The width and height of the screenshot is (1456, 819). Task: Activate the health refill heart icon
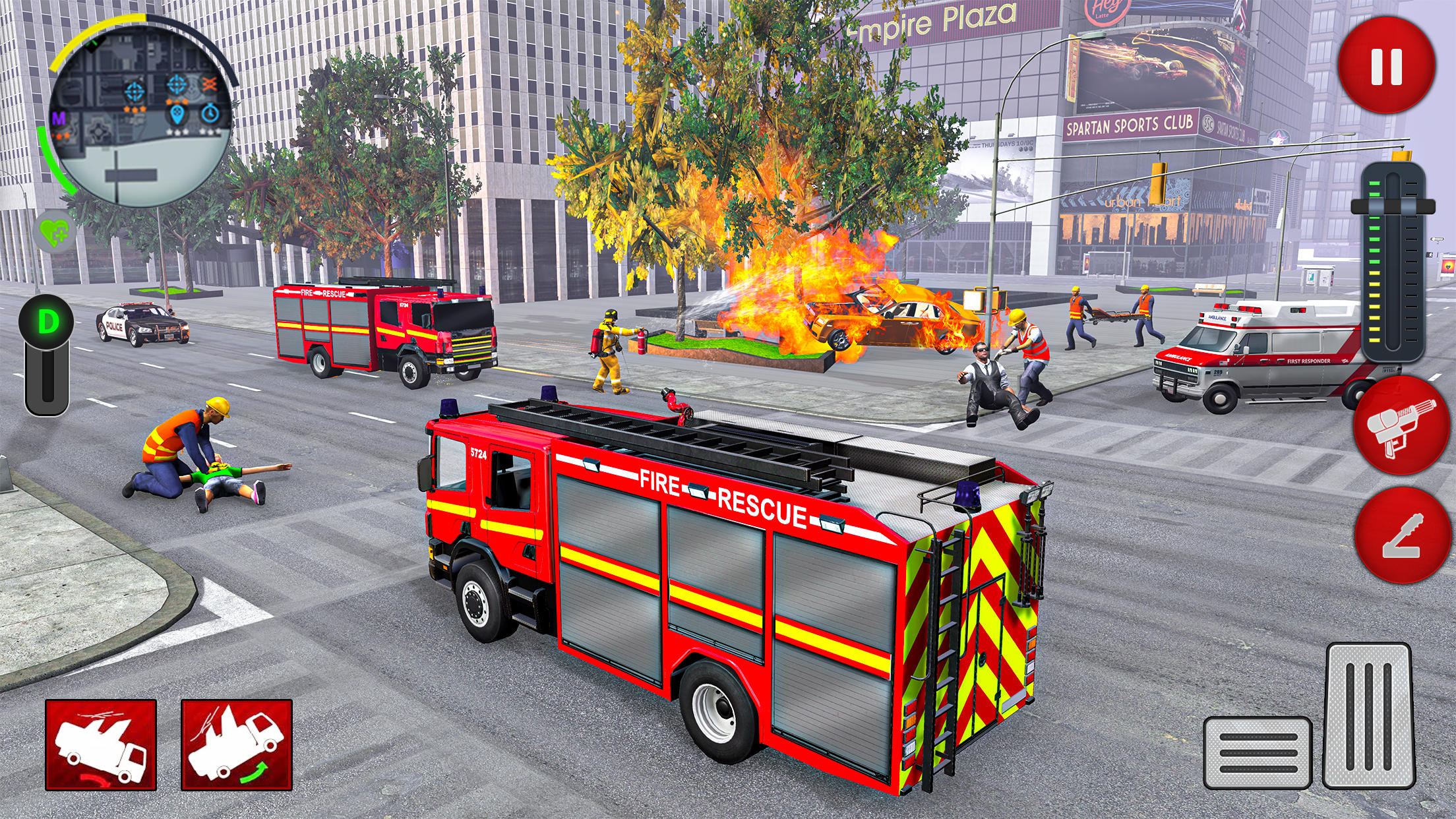point(55,229)
